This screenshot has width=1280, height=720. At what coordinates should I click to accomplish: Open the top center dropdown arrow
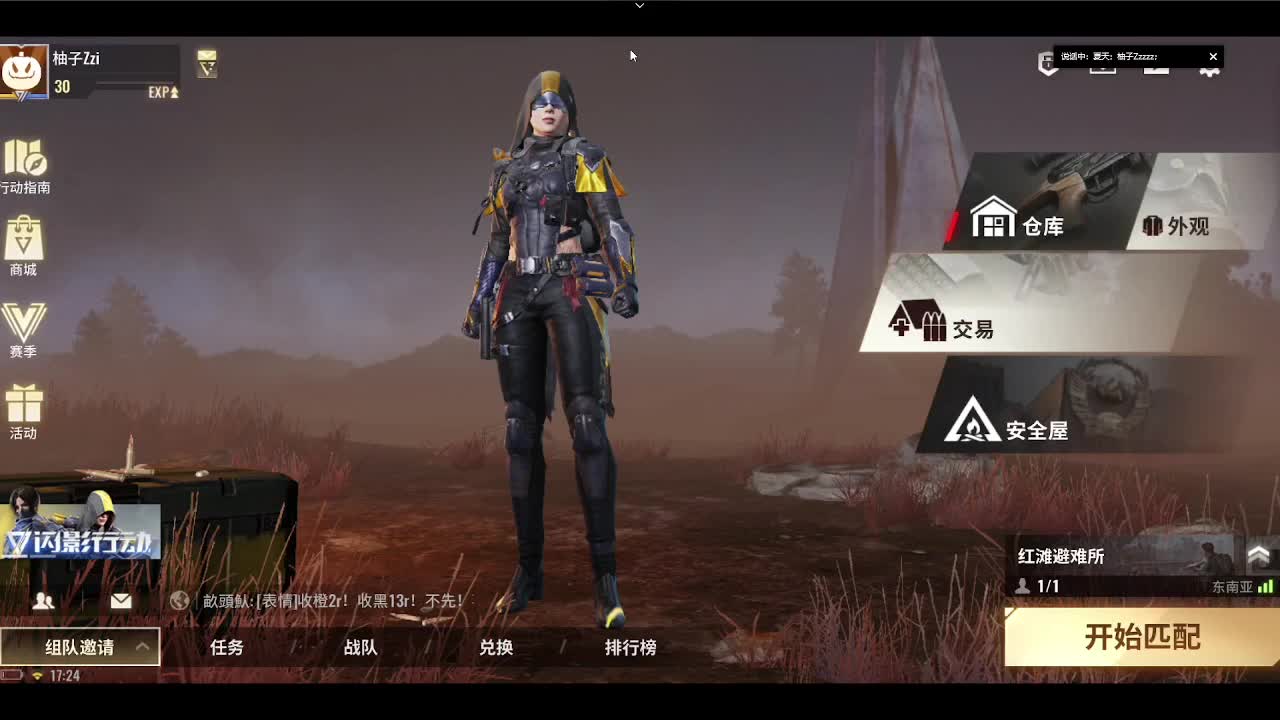(639, 6)
